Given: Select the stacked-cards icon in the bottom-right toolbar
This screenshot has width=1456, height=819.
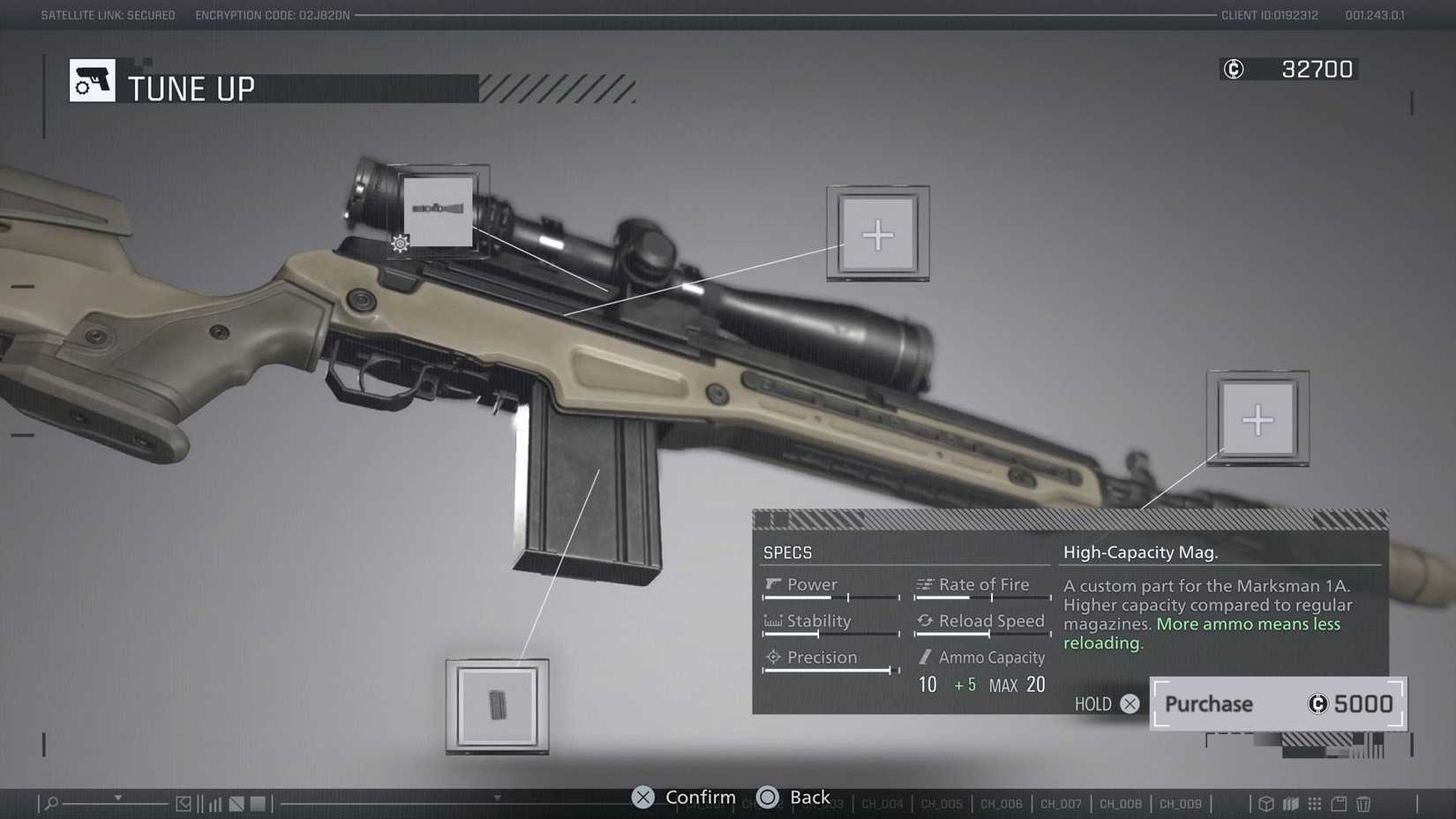Looking at the screenshot, I should [x=1291, y=803].
